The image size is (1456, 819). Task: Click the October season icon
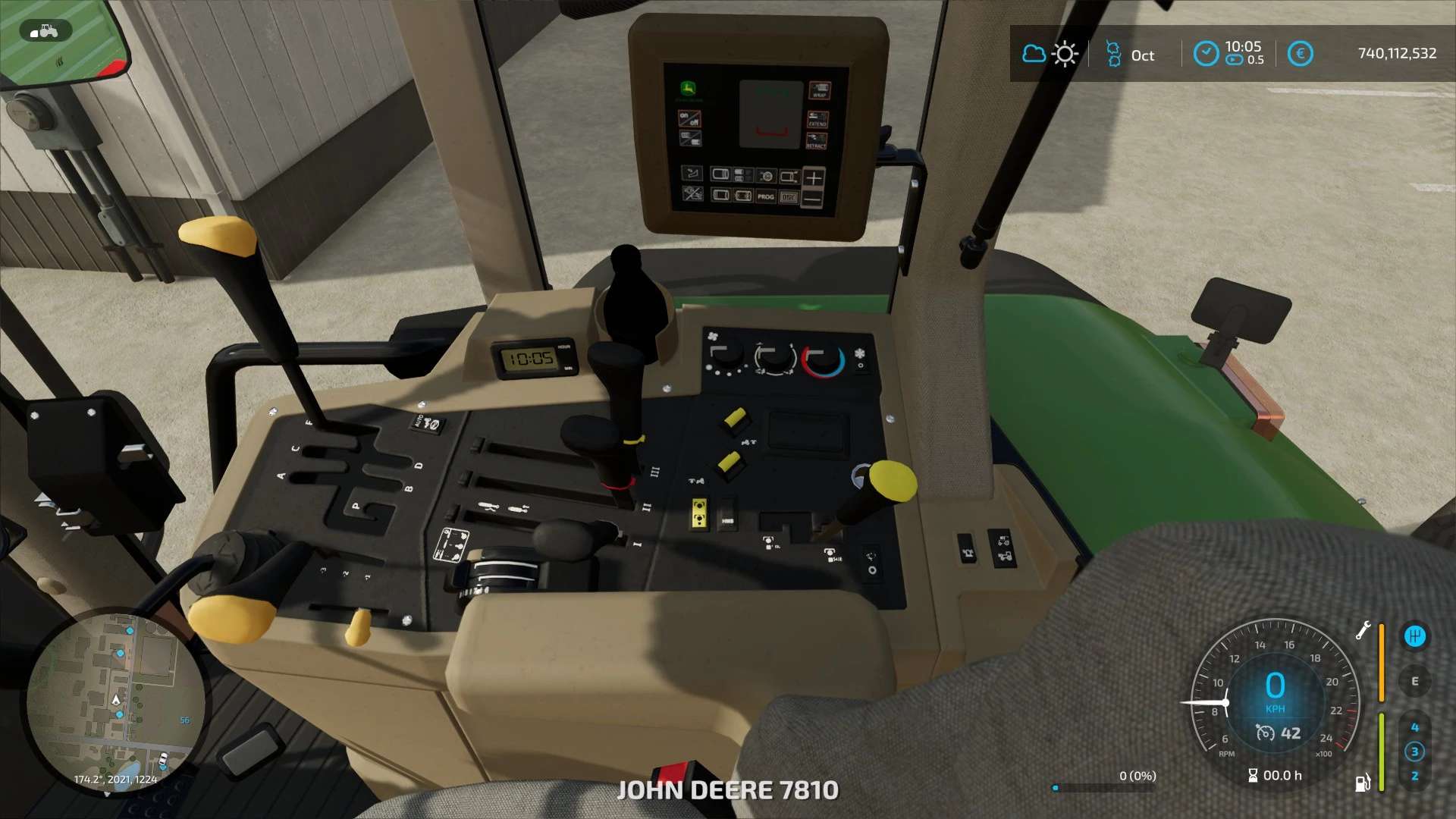coord(1113,54)
